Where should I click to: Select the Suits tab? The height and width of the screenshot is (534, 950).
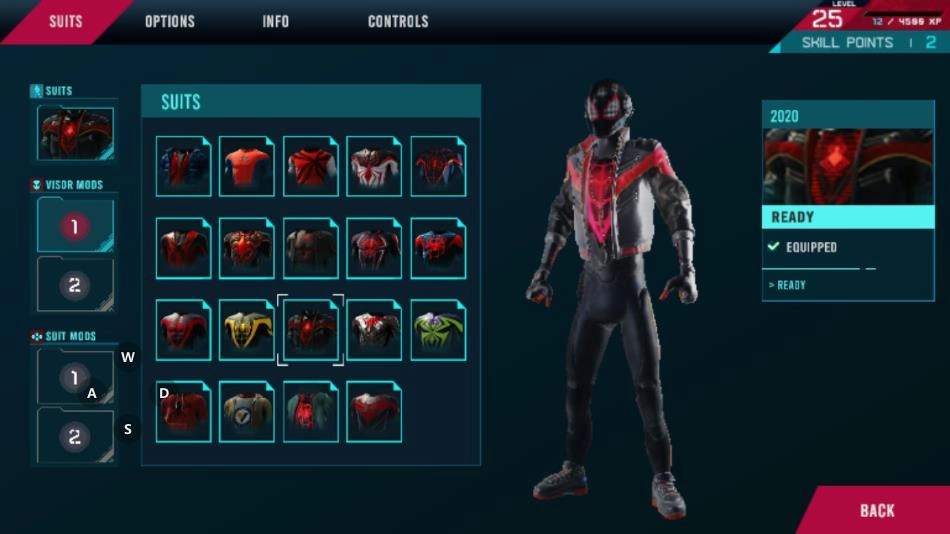point(66,21)
